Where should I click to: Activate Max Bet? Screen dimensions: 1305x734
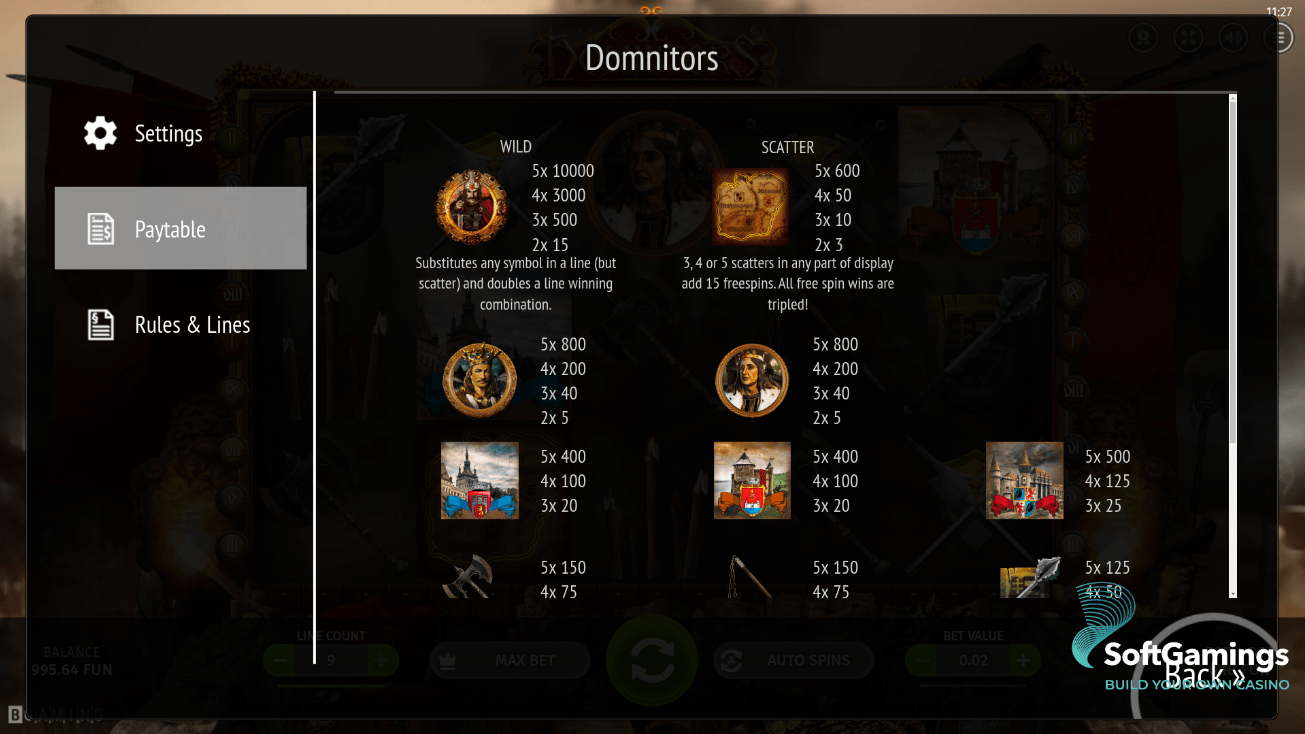pyautogui.click(x=510, y=660)
